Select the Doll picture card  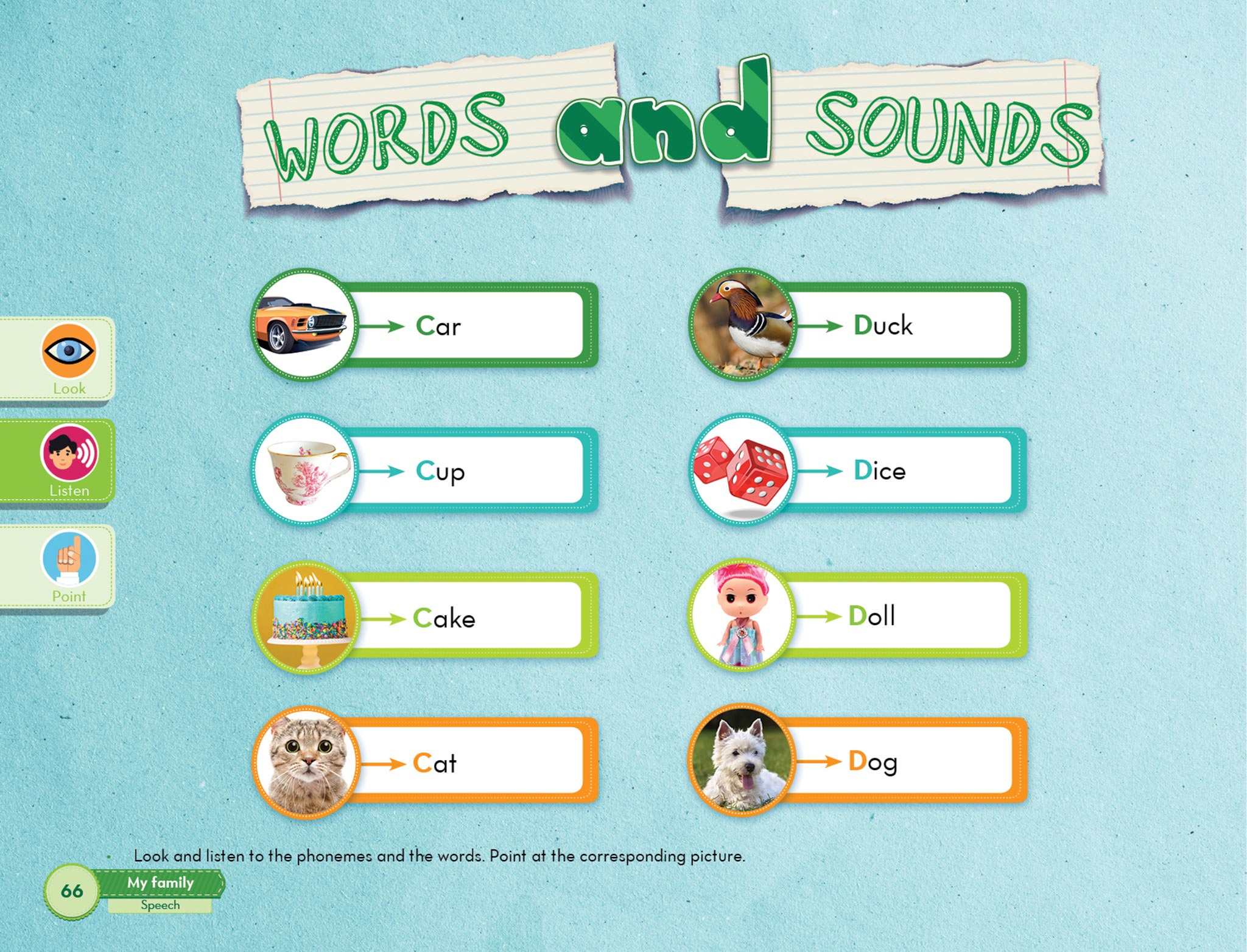point(742,616)
